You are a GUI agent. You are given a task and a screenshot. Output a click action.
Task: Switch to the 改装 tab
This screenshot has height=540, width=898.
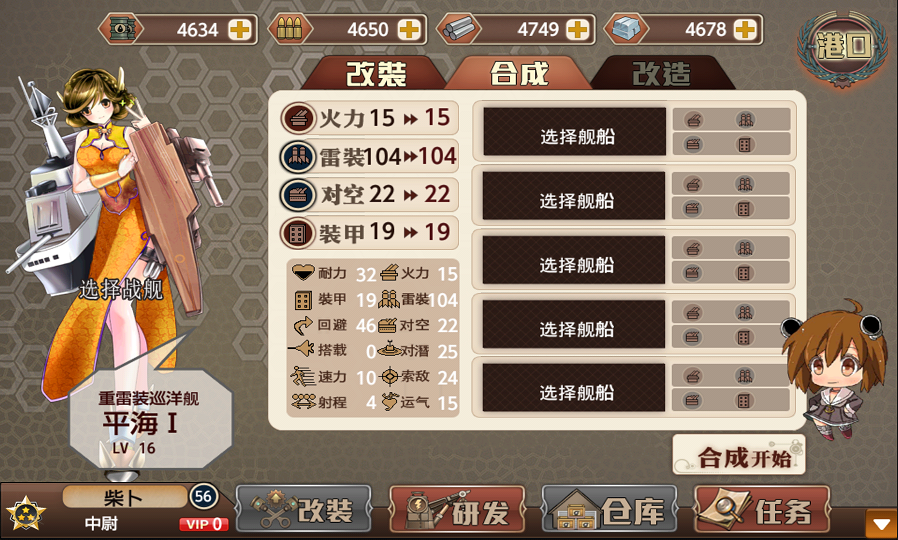[376, 73]
